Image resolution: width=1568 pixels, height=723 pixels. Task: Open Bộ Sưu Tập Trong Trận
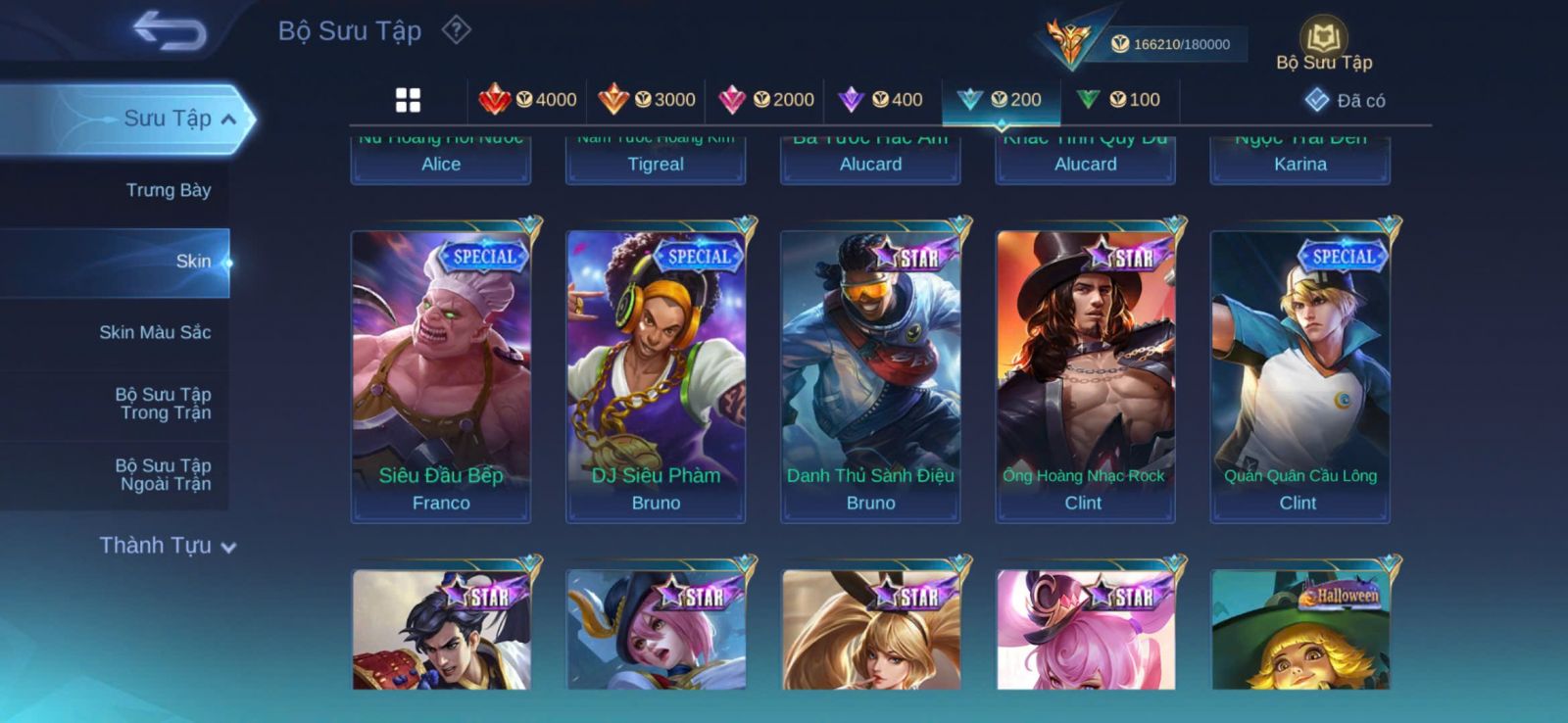tap(164, 404)
